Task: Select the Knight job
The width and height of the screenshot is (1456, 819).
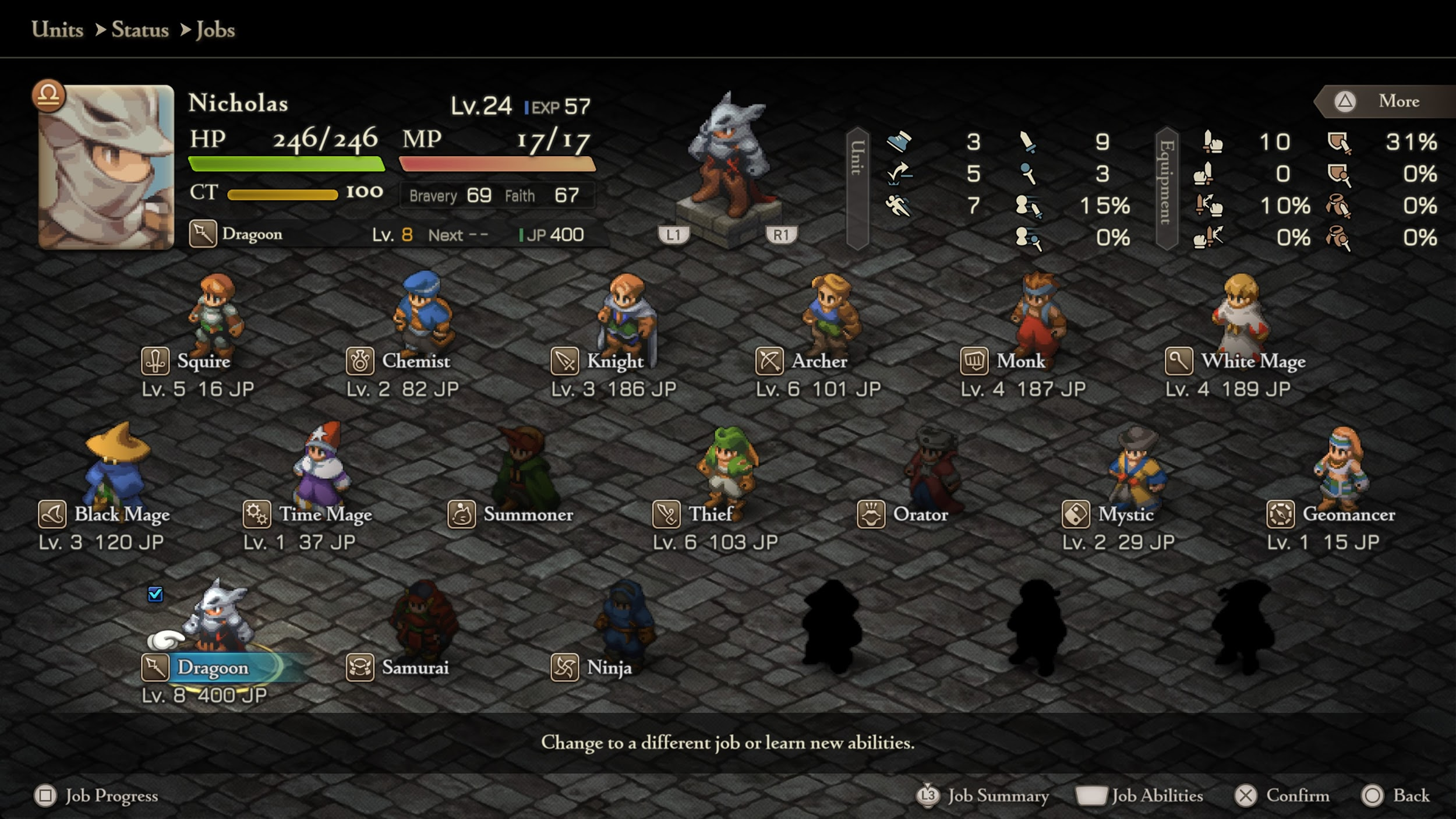Action: [614, 361]
